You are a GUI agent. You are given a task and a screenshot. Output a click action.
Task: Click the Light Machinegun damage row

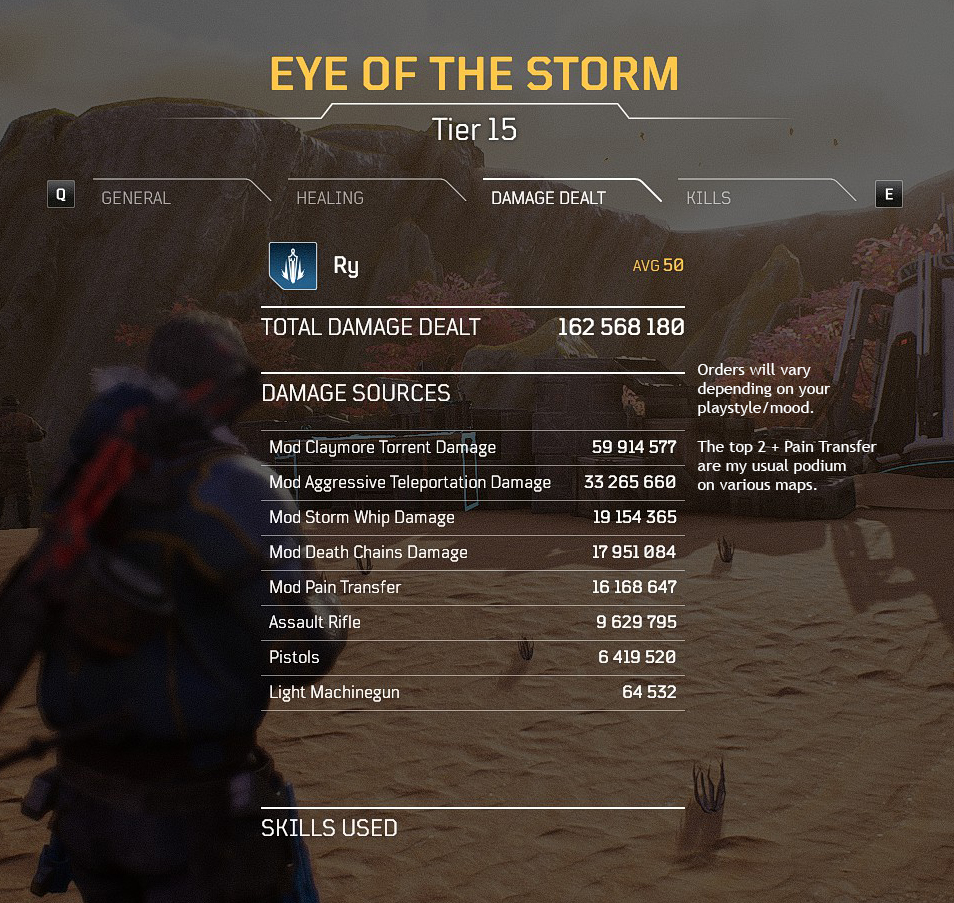coord(472,693)
